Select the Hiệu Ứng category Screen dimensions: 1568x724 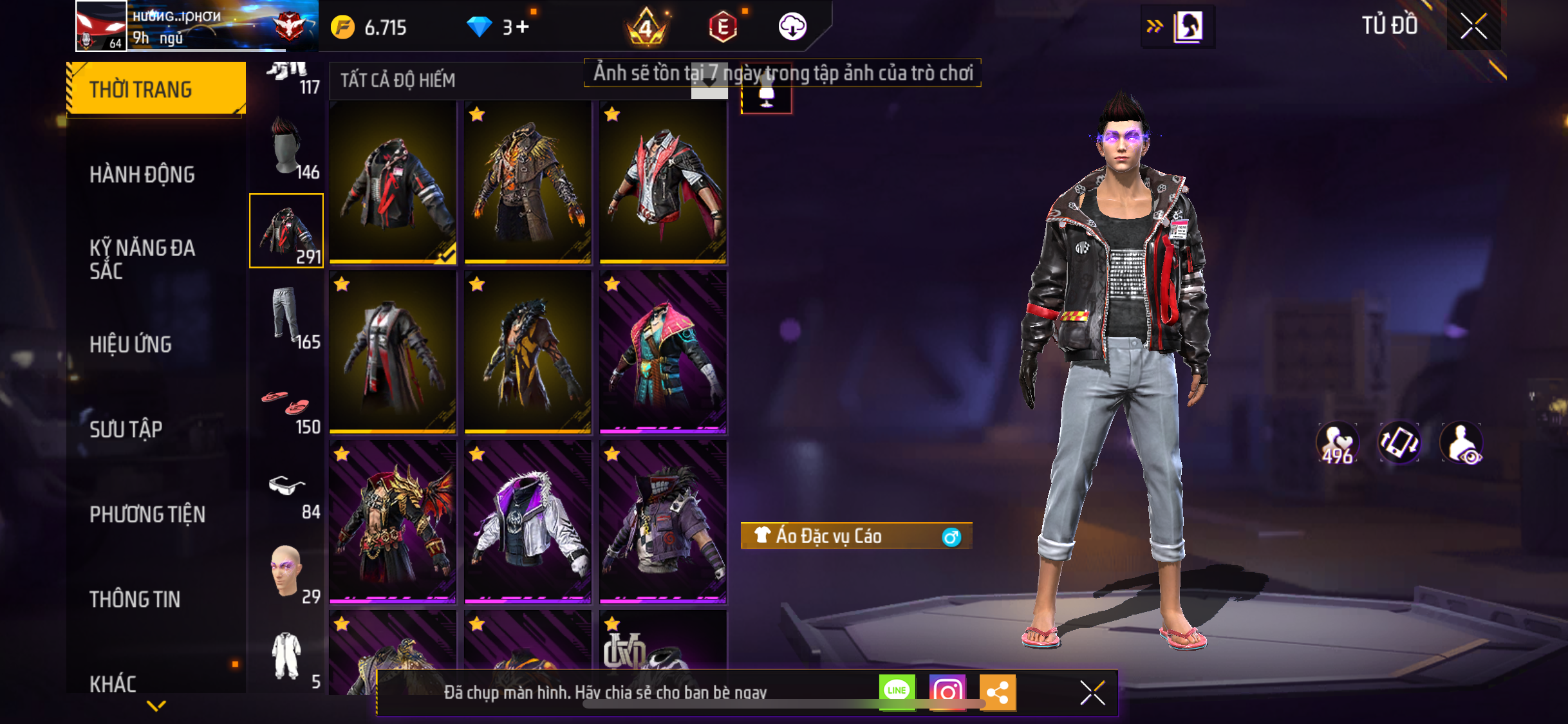point(131,344)
